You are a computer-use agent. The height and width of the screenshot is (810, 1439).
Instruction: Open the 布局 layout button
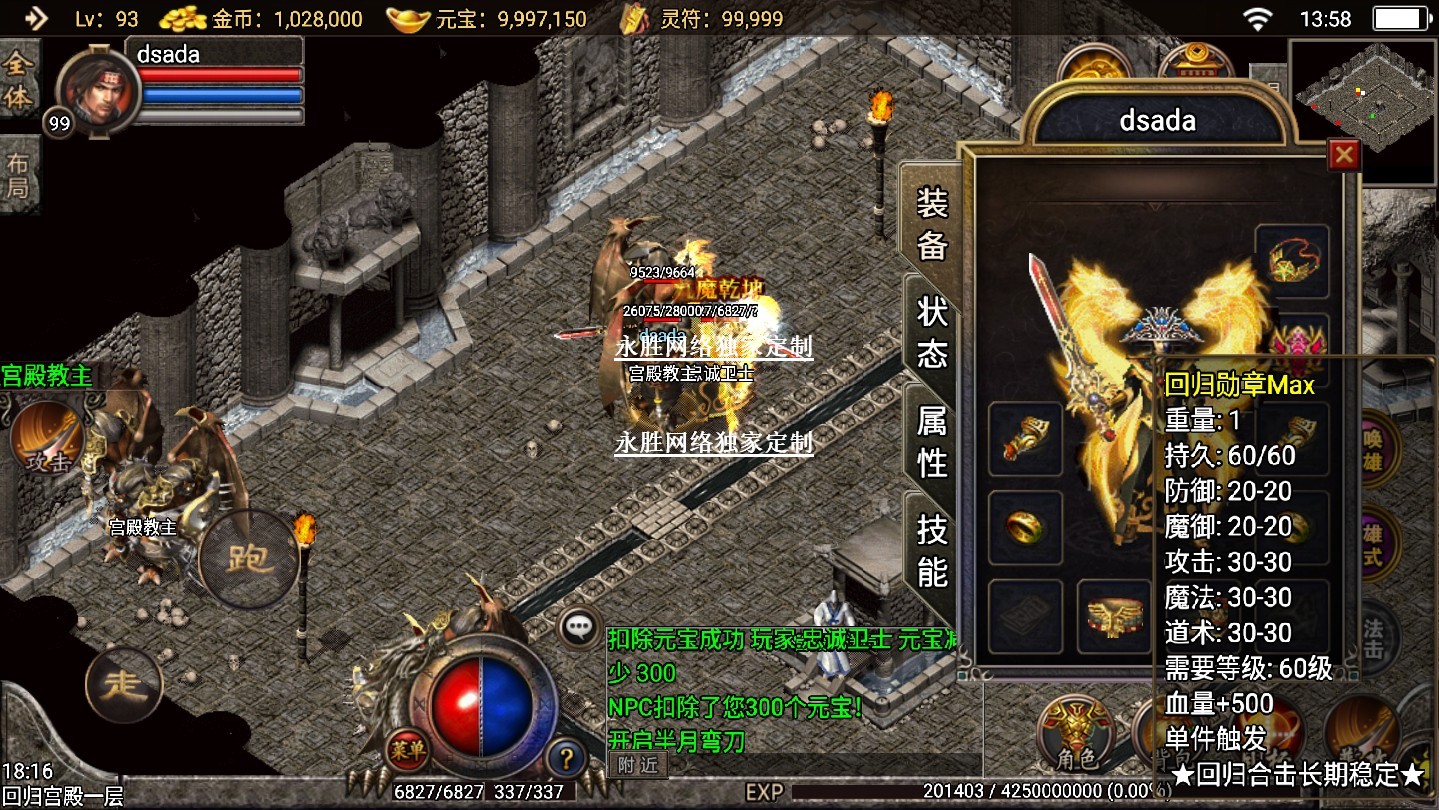tap(18, 176)
